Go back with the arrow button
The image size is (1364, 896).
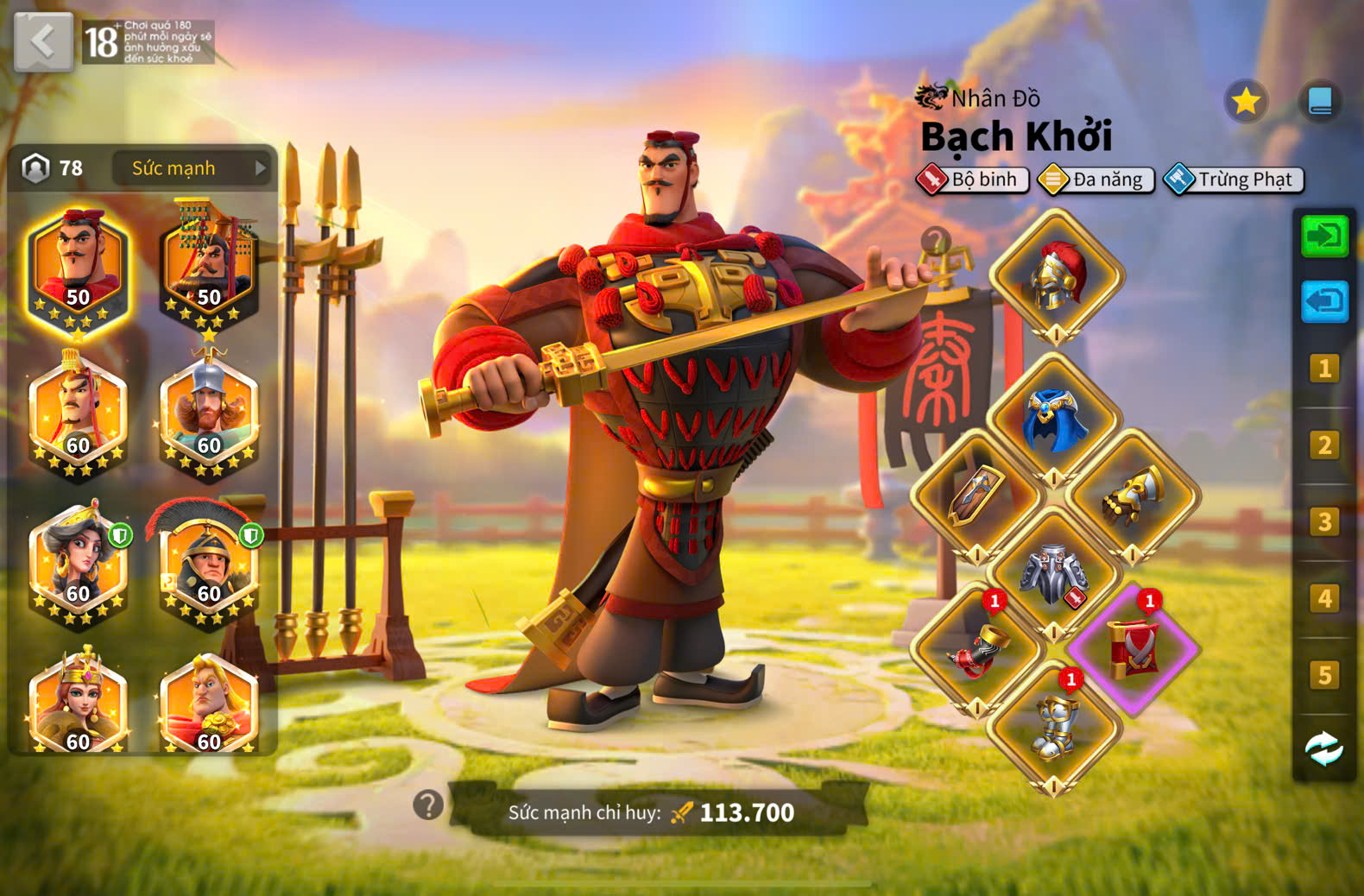[x=43, y=41]
